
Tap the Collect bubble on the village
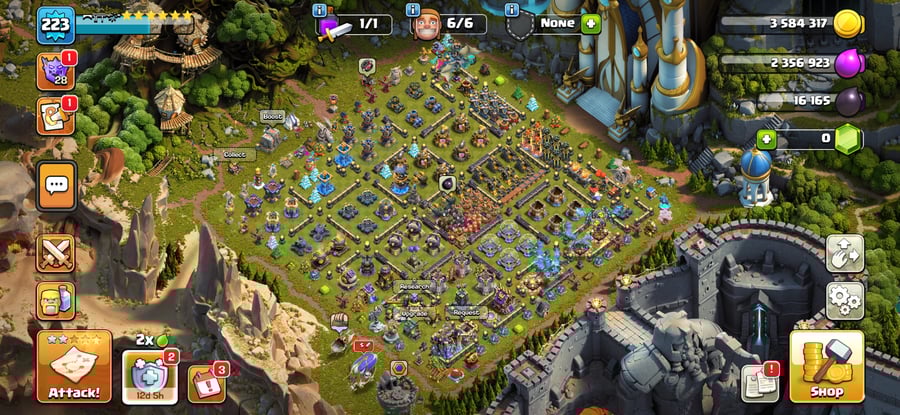(x=234, y=154)
